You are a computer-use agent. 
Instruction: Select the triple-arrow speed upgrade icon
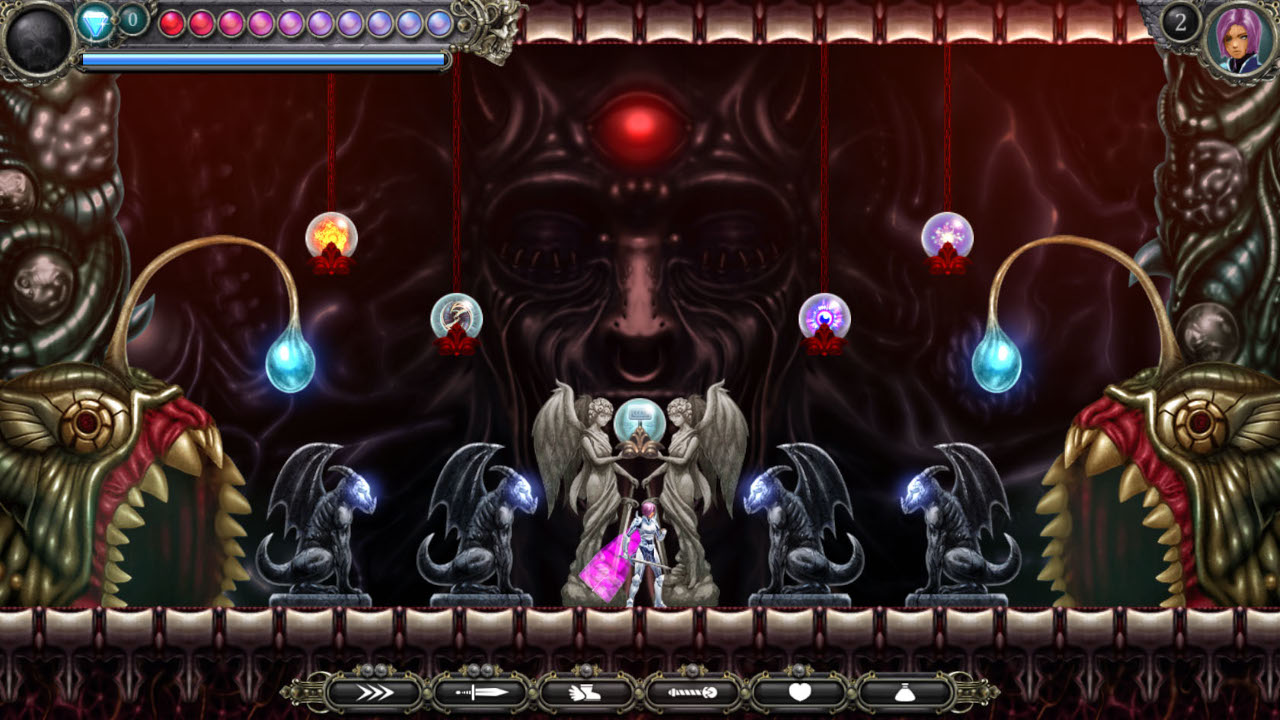[375, 692]
